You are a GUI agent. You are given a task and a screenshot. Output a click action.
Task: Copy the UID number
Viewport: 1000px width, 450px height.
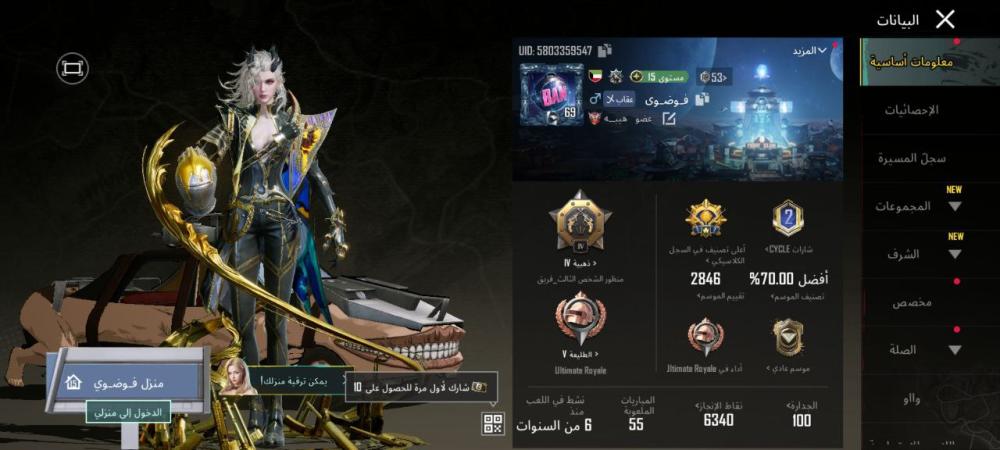point(606,50)
